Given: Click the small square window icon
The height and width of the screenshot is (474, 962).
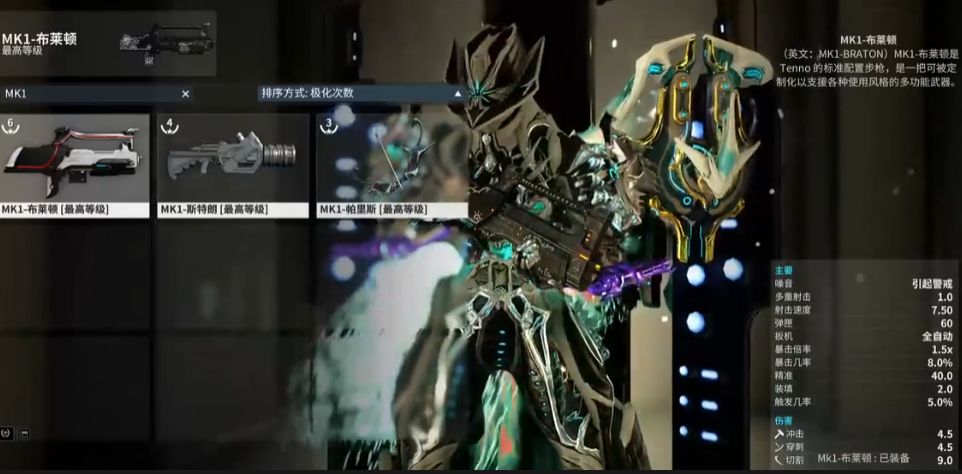Looking at the screenshot, I should point(24,433).
